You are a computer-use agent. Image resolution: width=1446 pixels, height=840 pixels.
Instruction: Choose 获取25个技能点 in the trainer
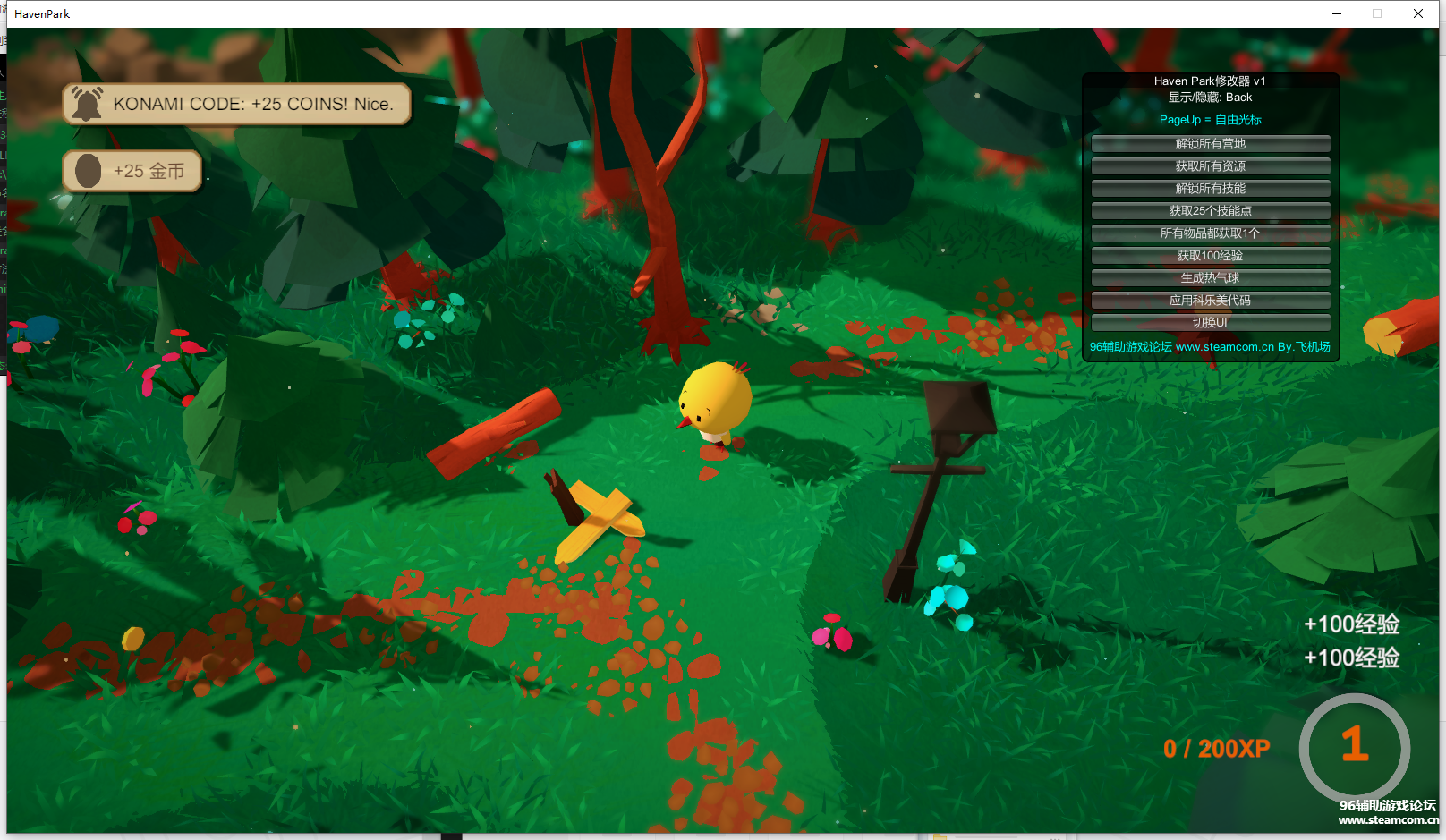point(1210,211)
